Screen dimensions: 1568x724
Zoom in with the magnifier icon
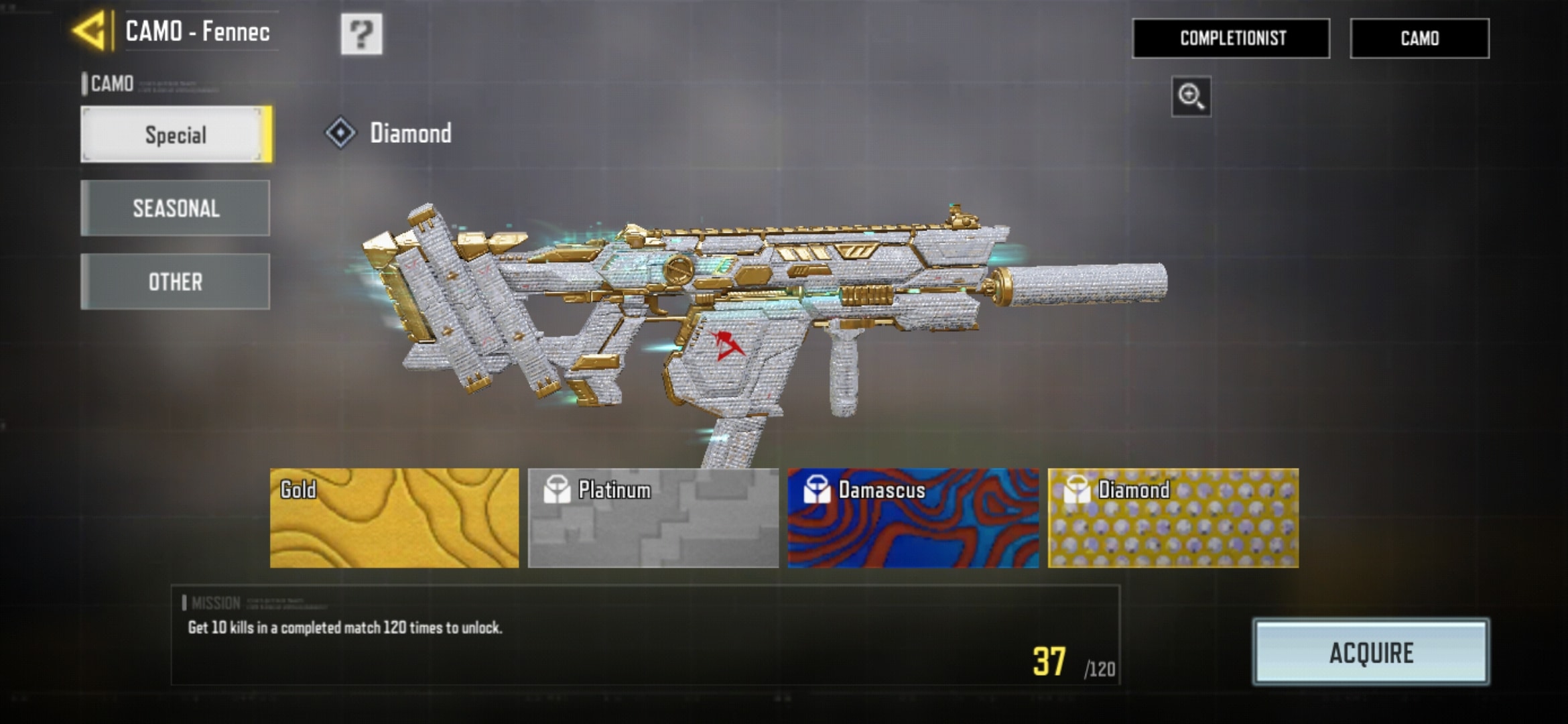(x=1191, y=97)
